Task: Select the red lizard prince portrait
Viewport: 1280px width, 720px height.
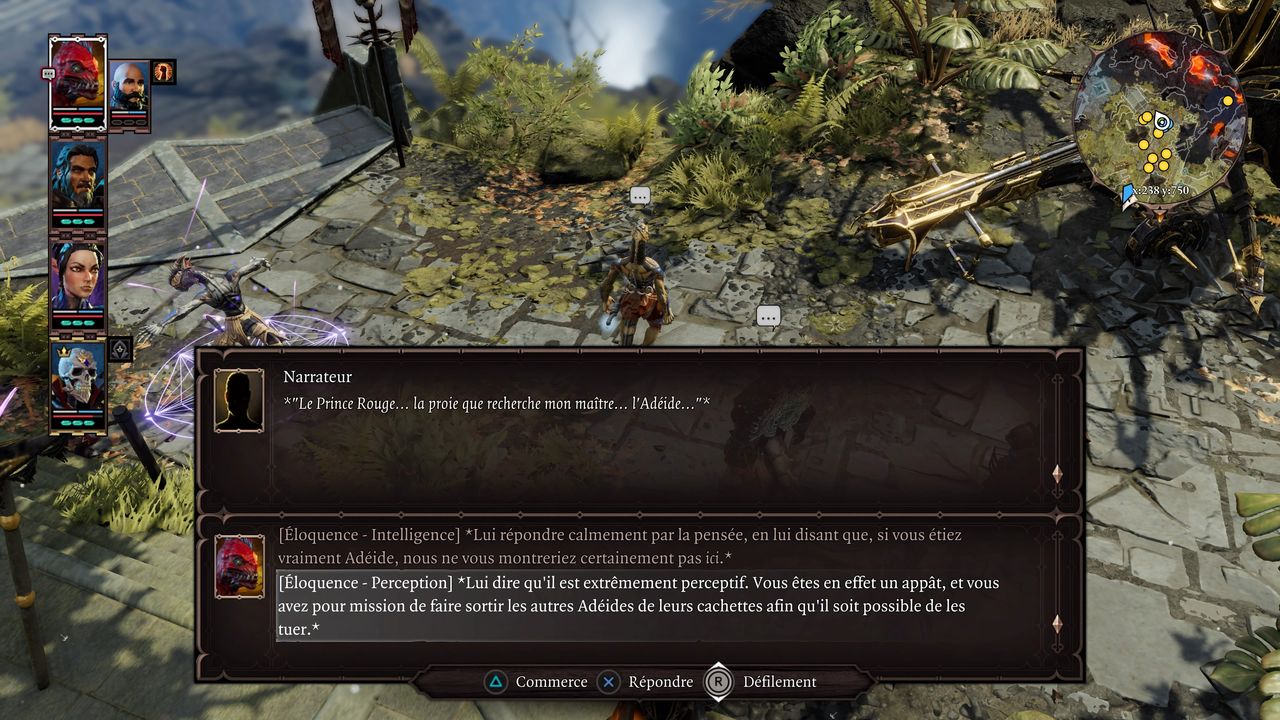Action: (x=78, y=73)
